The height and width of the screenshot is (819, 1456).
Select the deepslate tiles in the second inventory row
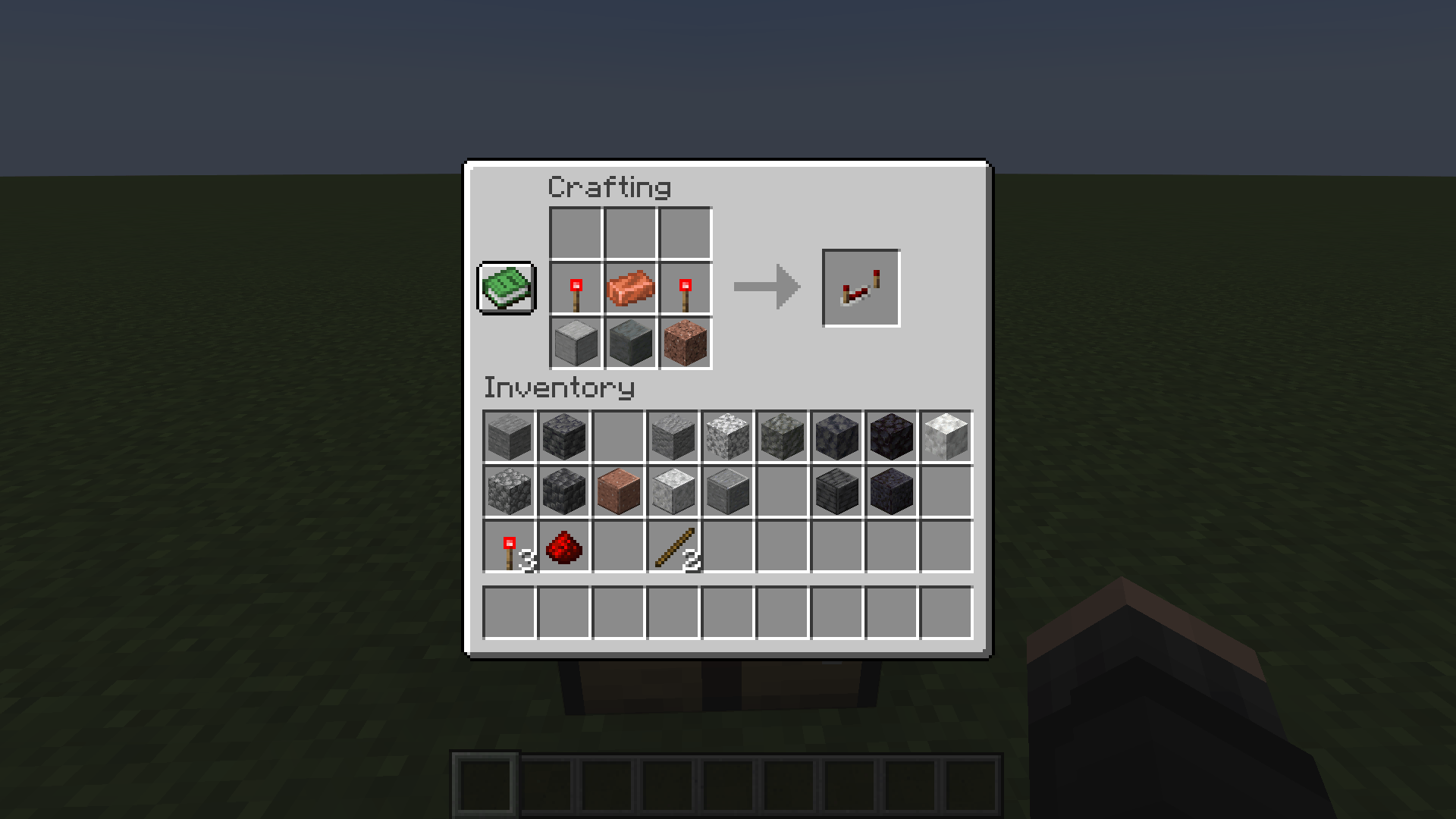tap(836, 491)
